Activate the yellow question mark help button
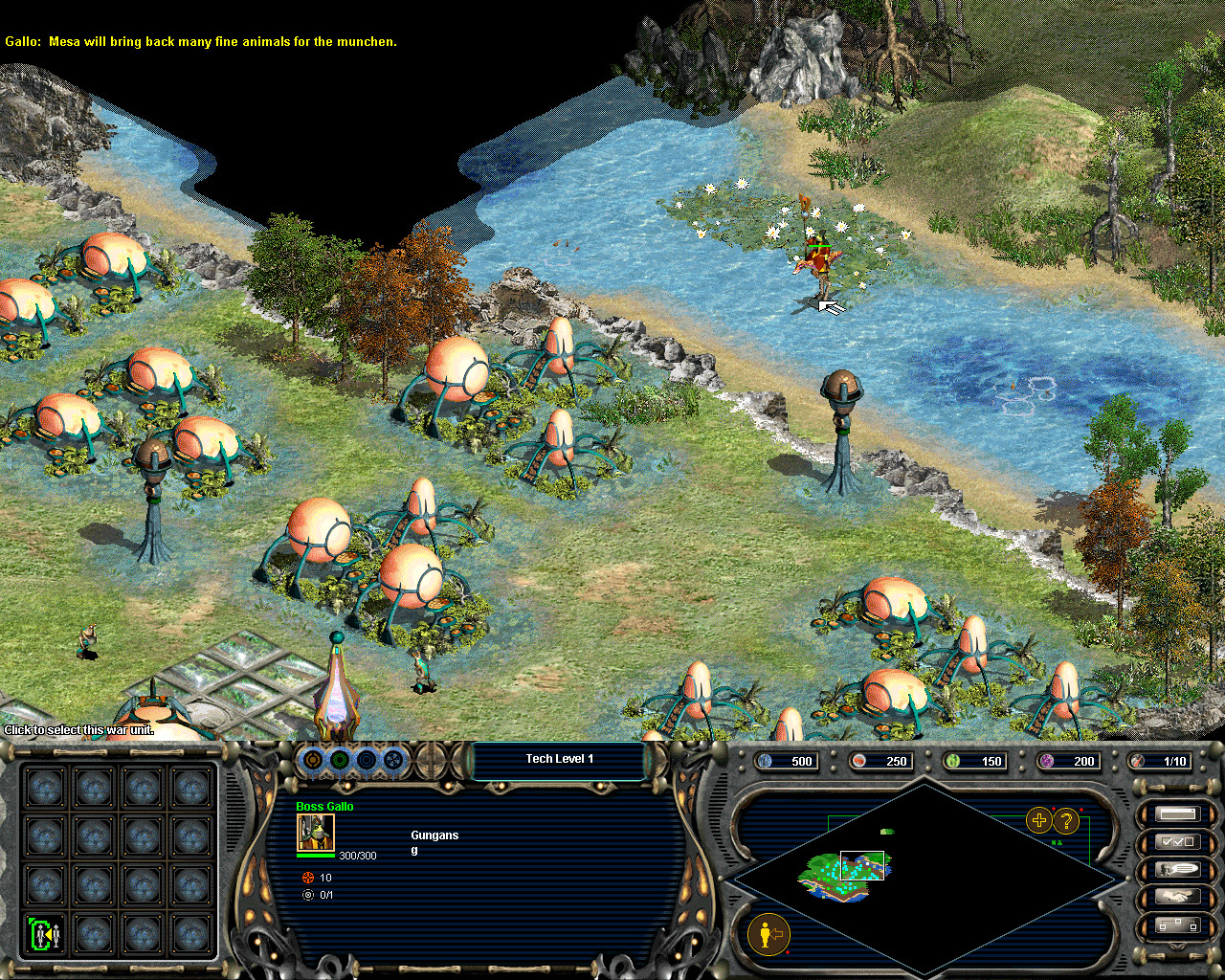This screenshot has height=980, width=1225. click(x=1065, y=820)
